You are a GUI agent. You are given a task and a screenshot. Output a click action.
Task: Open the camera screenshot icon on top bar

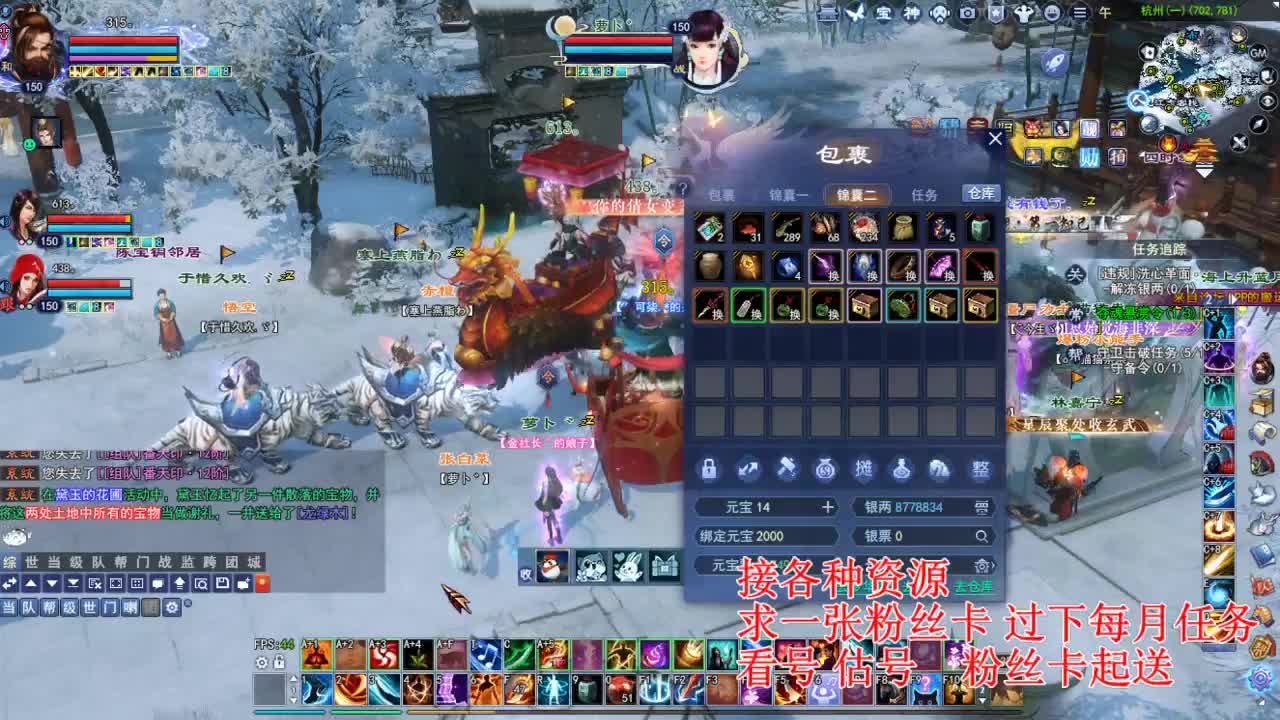pos(966,13)
